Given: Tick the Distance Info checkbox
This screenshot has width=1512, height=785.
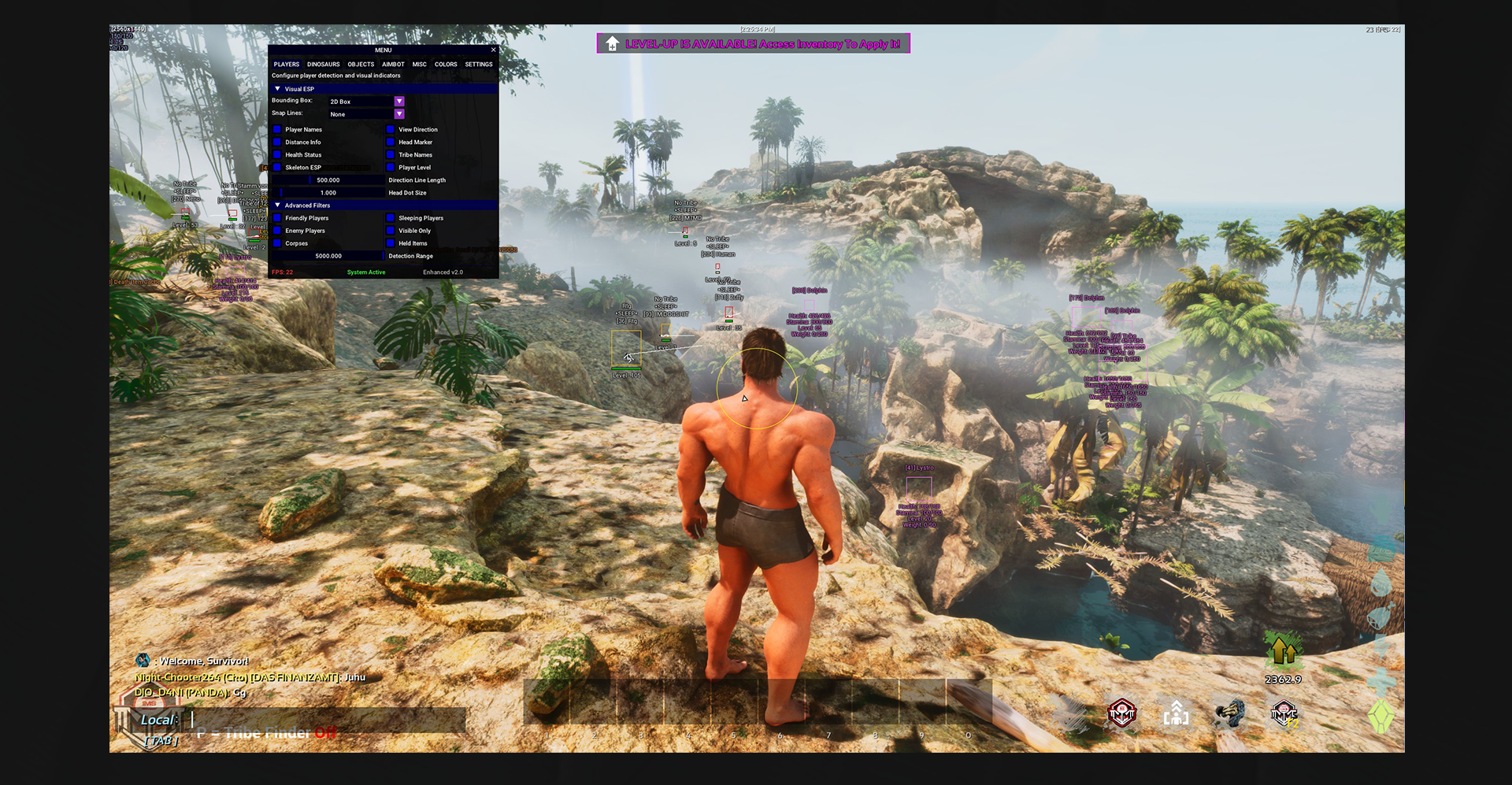Looking at the screenshot, I should click(x=277, y=143).
